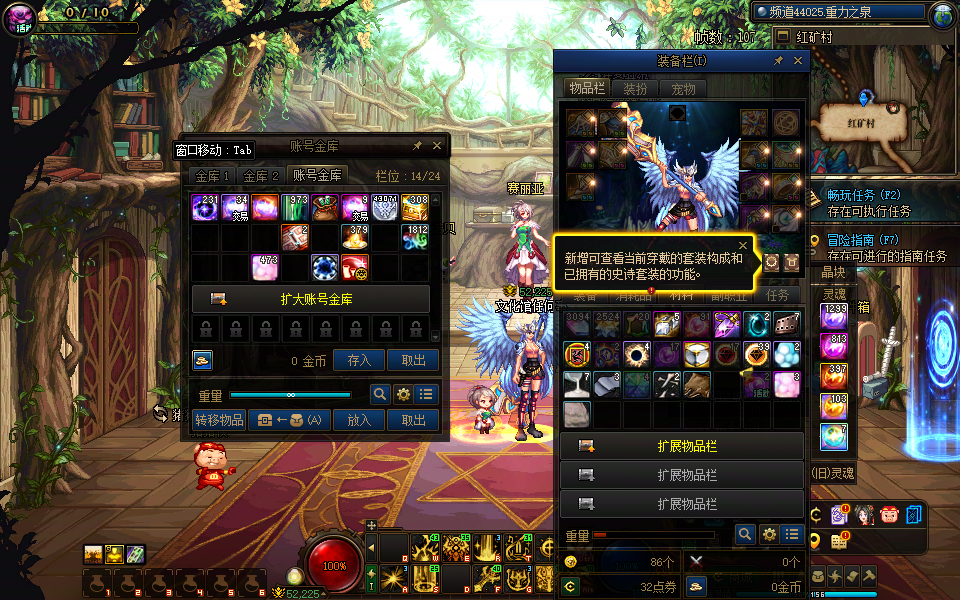
Task: Dismiss the yellow tooltip about set composition
Action: click(x=743, y=245)
